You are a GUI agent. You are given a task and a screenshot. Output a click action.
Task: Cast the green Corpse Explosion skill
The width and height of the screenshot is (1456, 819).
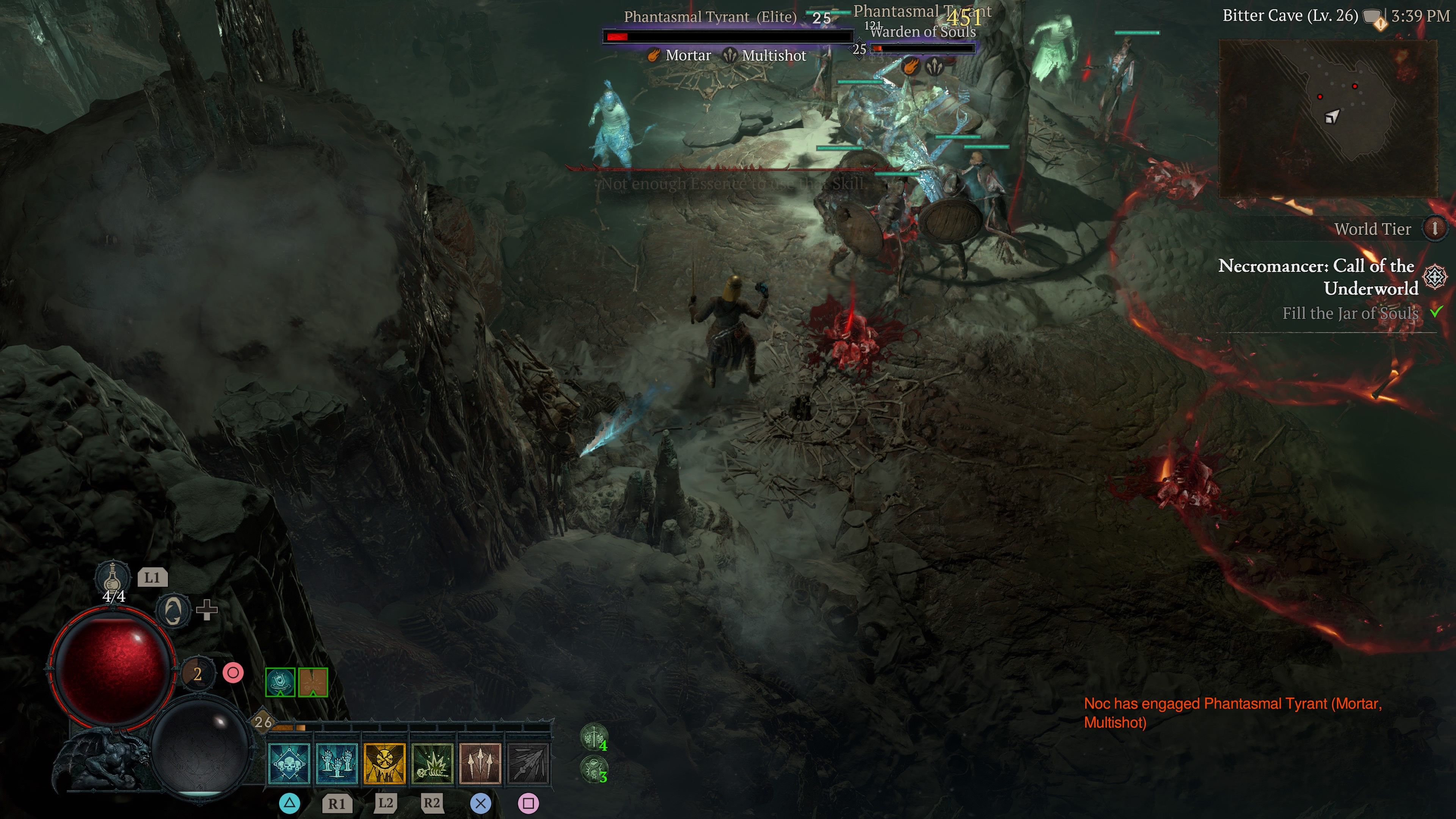click(x=432, y=764)
